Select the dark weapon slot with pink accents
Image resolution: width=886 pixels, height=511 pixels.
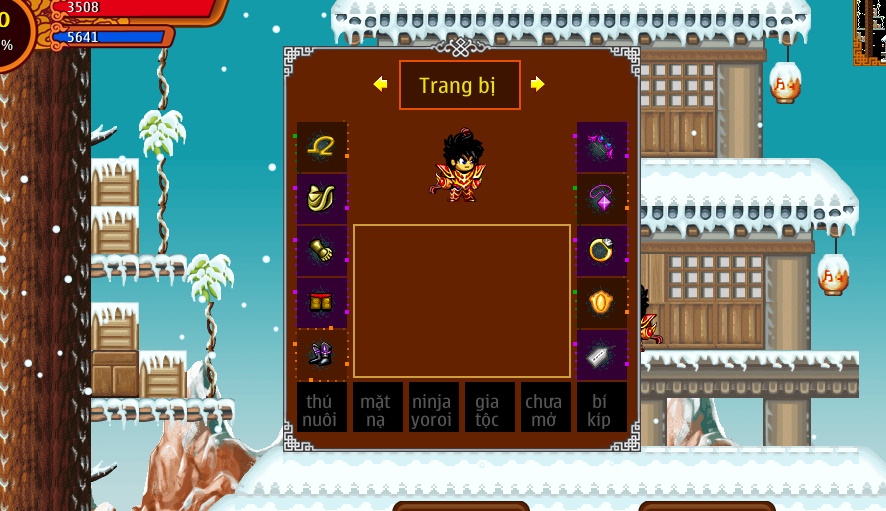point(602,147)
